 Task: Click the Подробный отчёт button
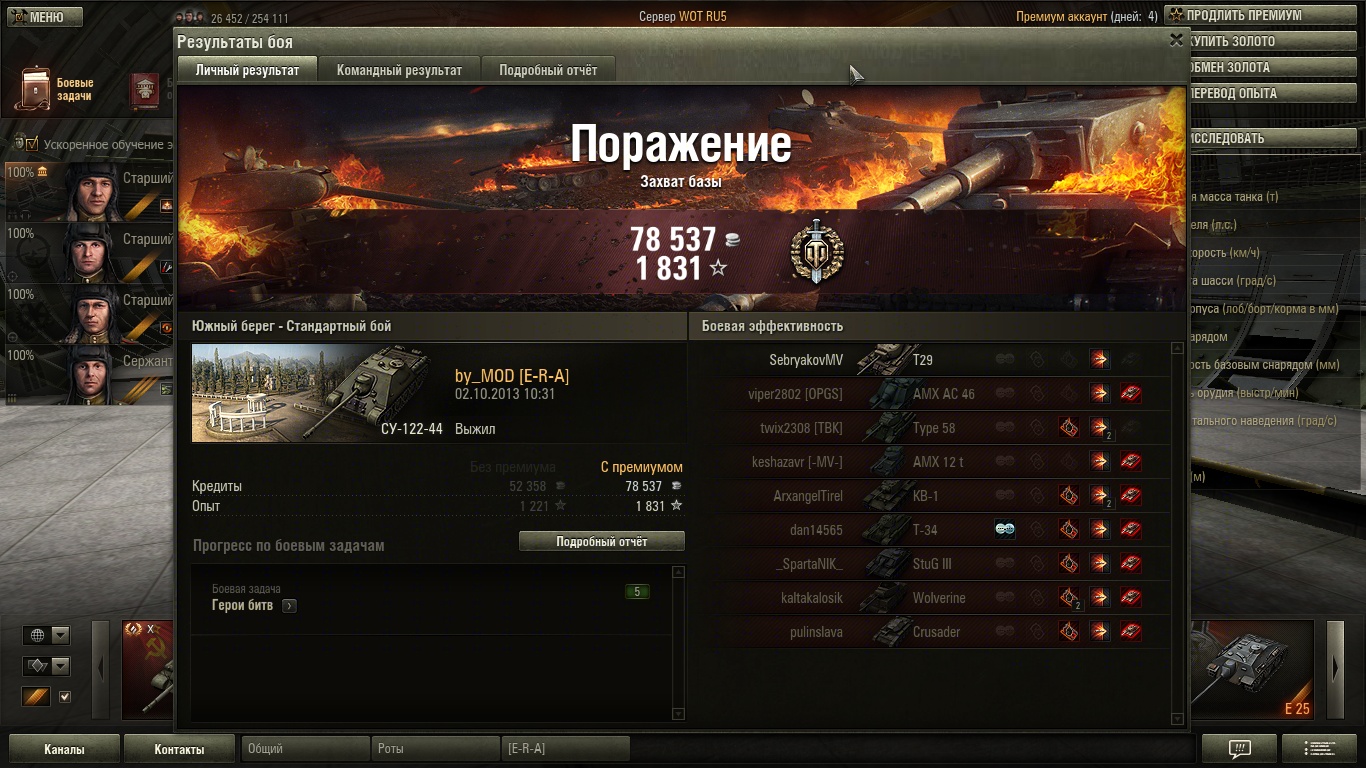click(x=601, y=541)
